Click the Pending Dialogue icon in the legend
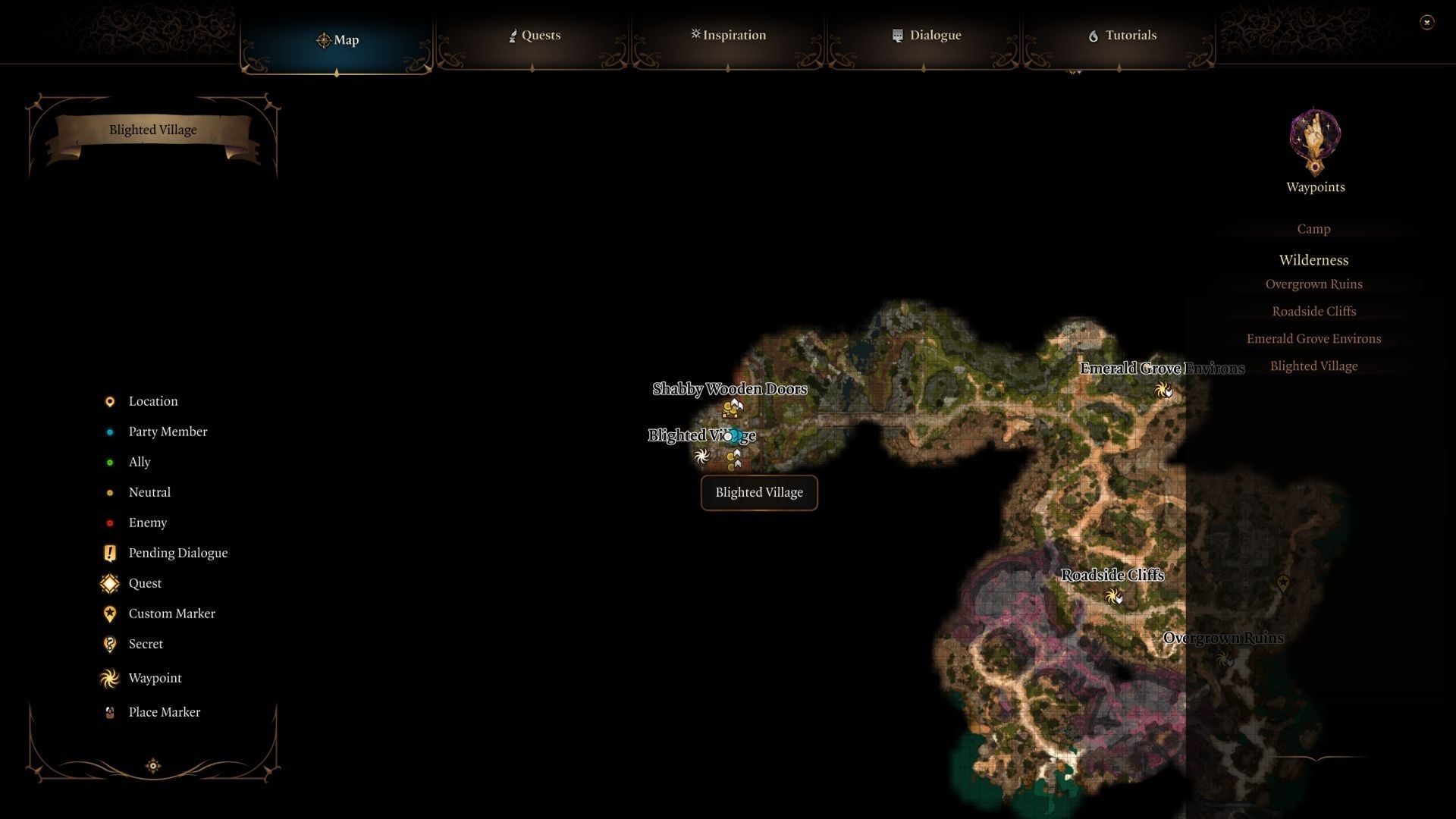 coord(110,553)
